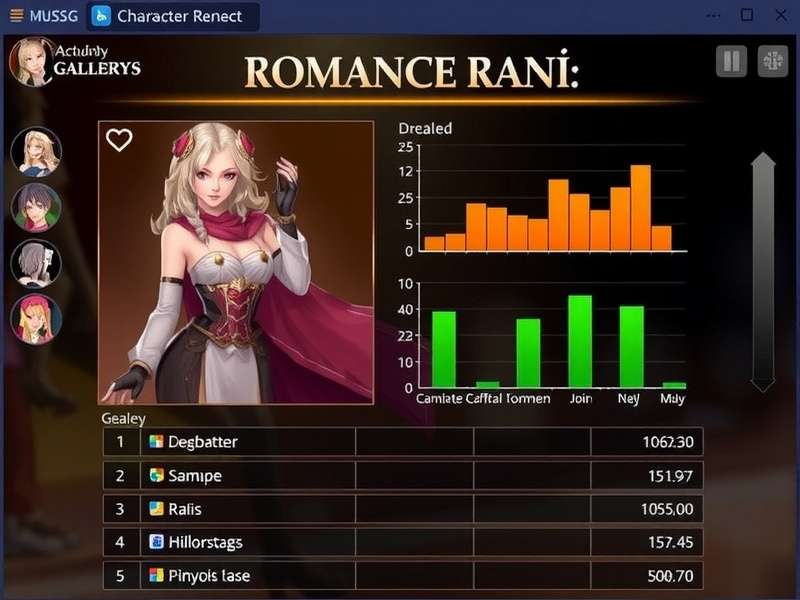
Task: Select the Degbatter ranking row
Action: pyautogui.click(x=402, y=442)
